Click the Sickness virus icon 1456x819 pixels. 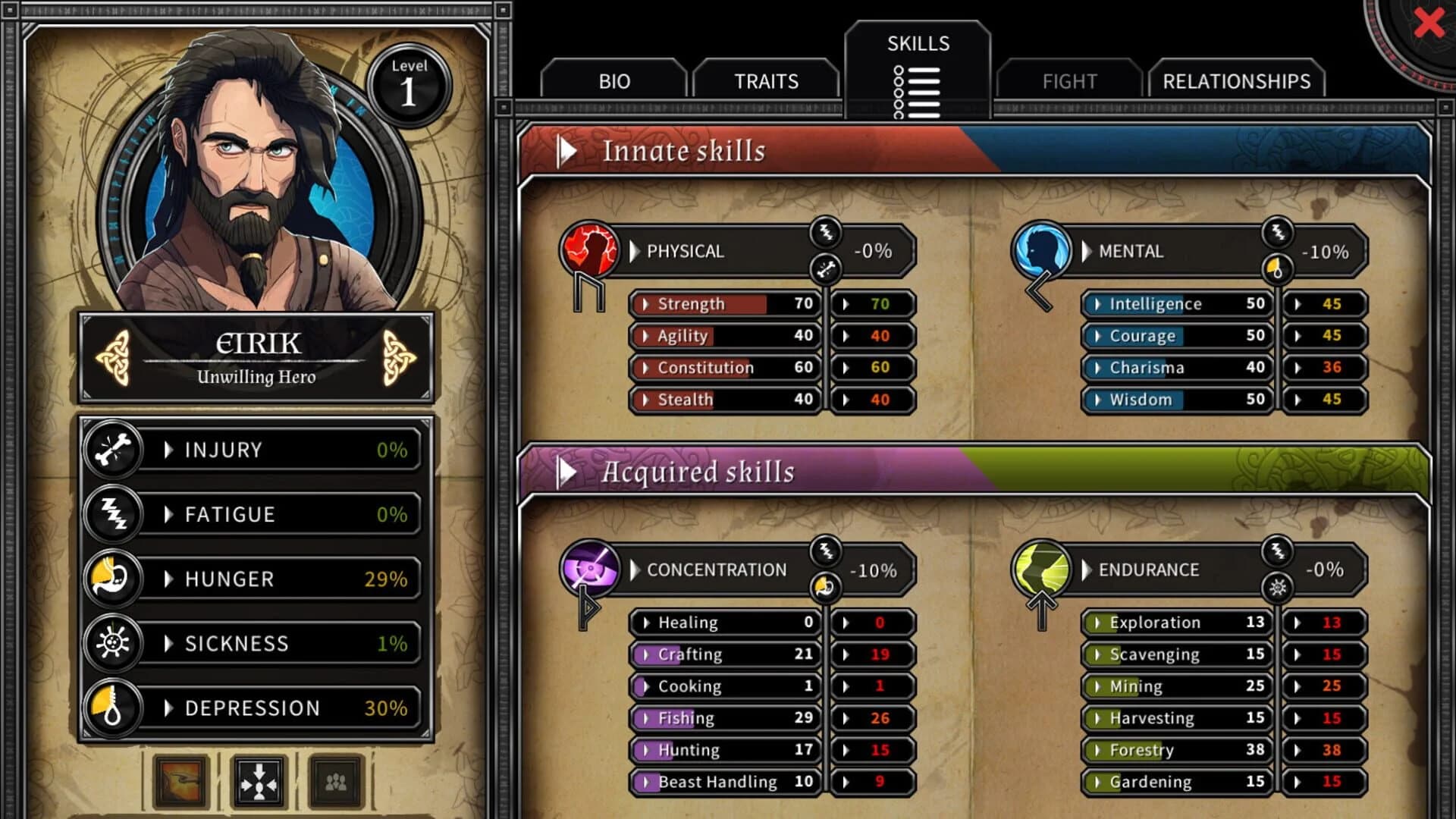point(114,643)
